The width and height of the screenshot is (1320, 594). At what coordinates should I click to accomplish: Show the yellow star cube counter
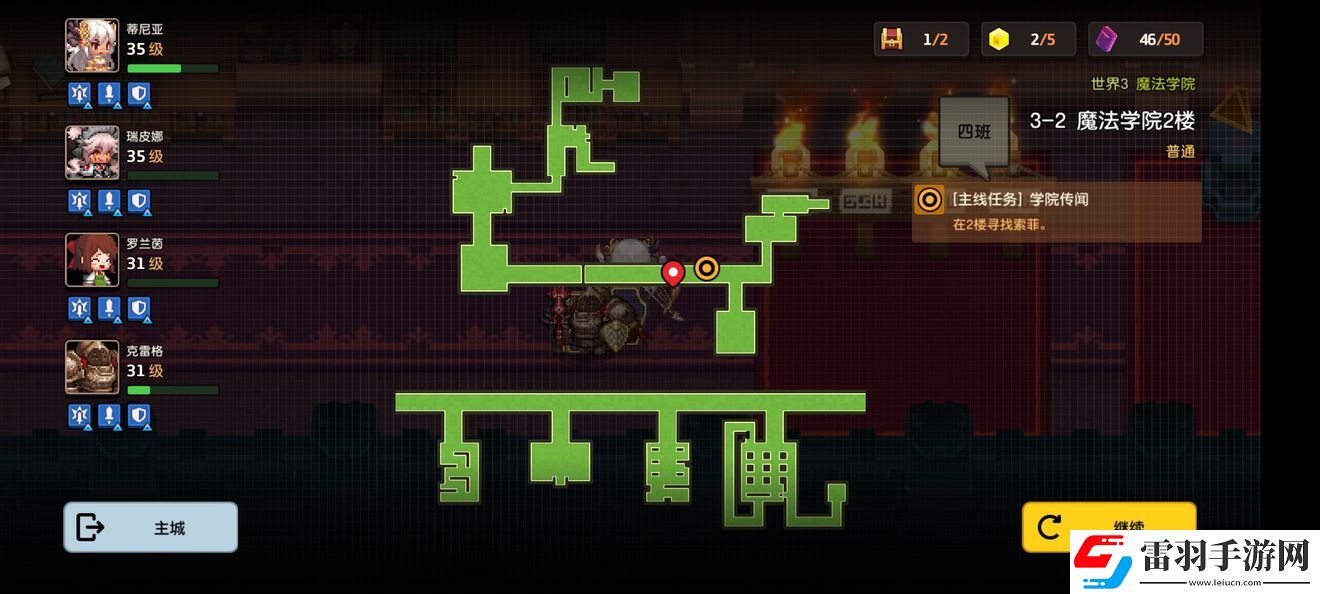[1028, 39]
